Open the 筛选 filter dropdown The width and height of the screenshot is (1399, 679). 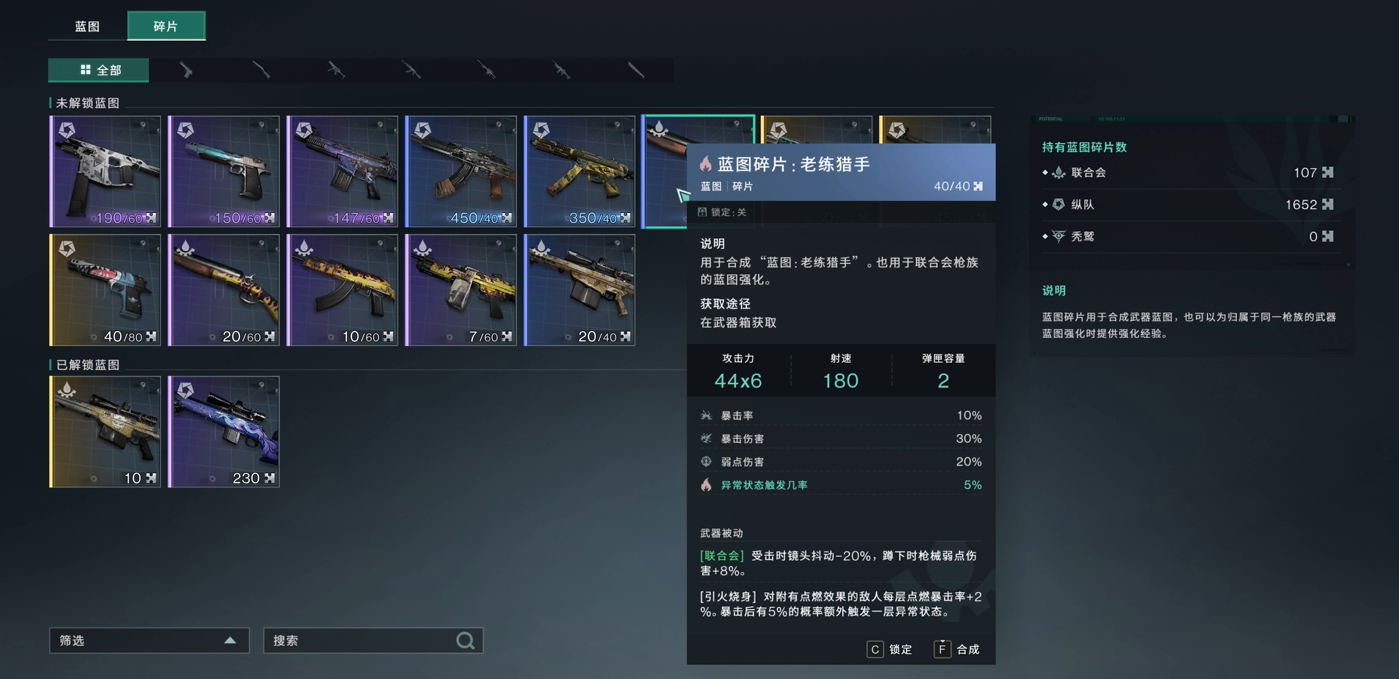[149, 641]
